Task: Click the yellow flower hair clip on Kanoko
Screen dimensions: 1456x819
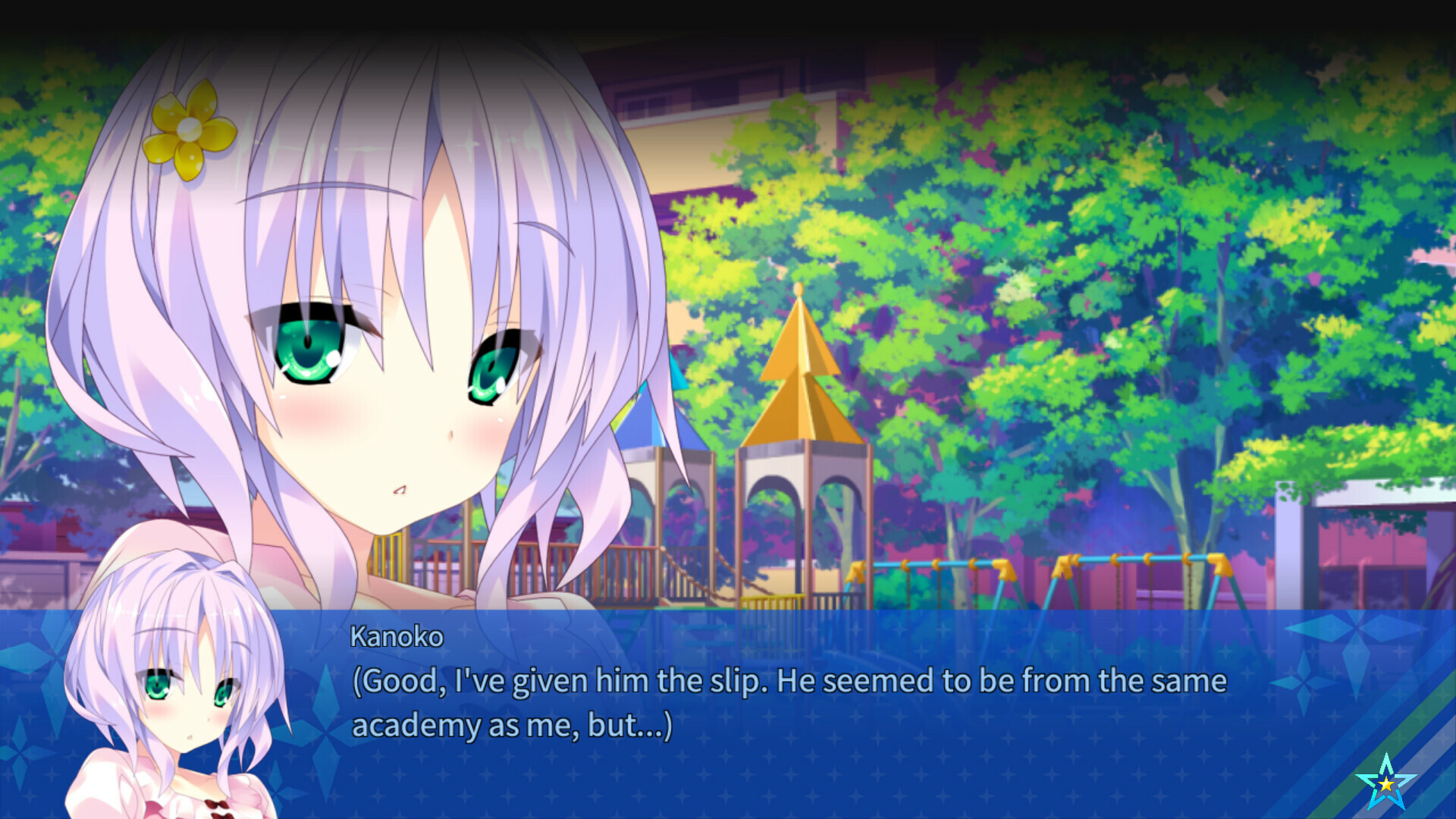Action: coord(188,130)
